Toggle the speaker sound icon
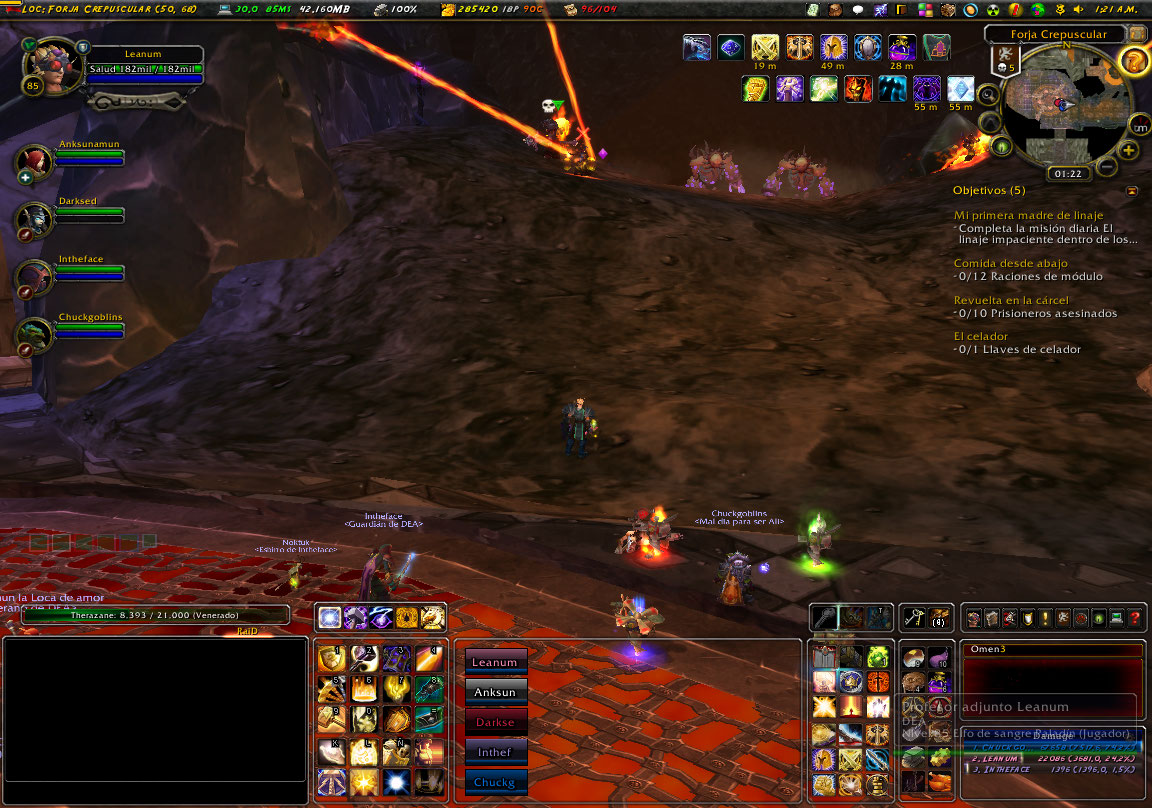 (1078, 9)
